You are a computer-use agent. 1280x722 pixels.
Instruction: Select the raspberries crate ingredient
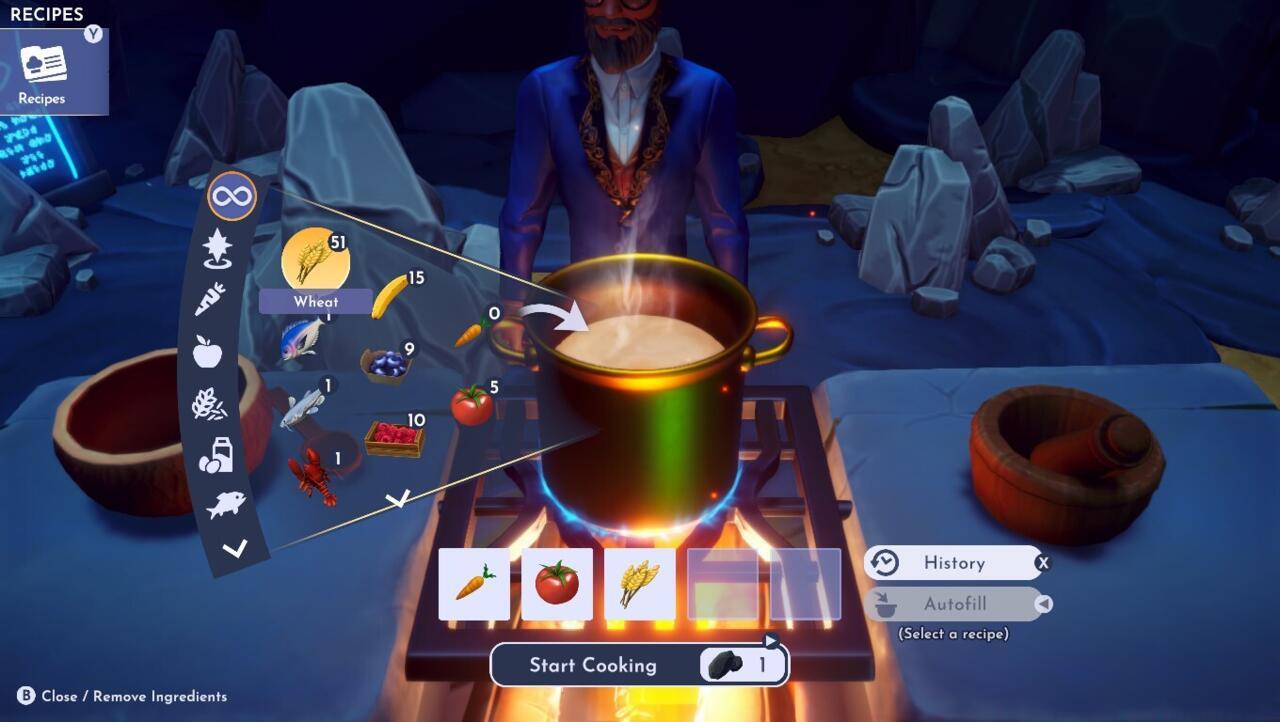tap(394, 438)
